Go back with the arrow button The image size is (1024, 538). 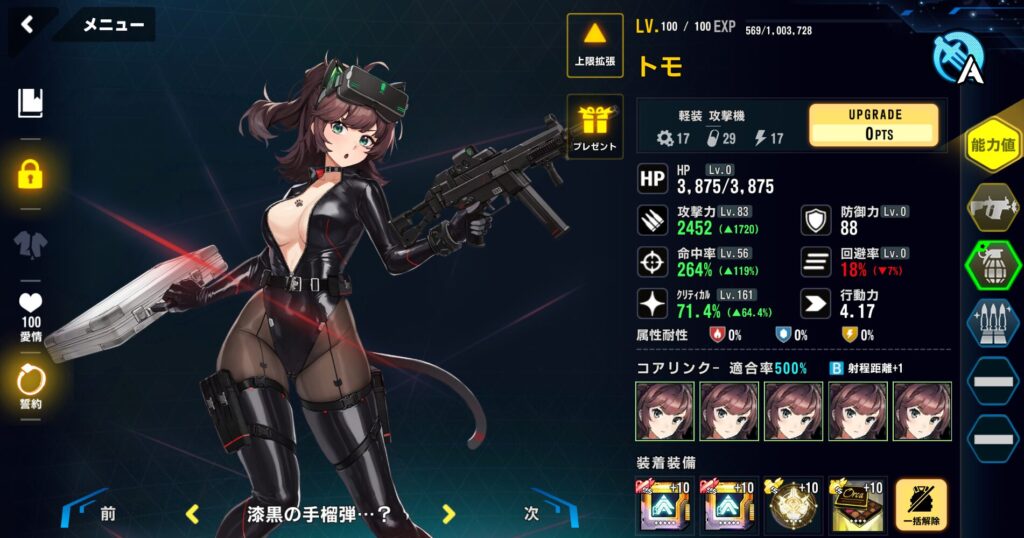[28, 24]
